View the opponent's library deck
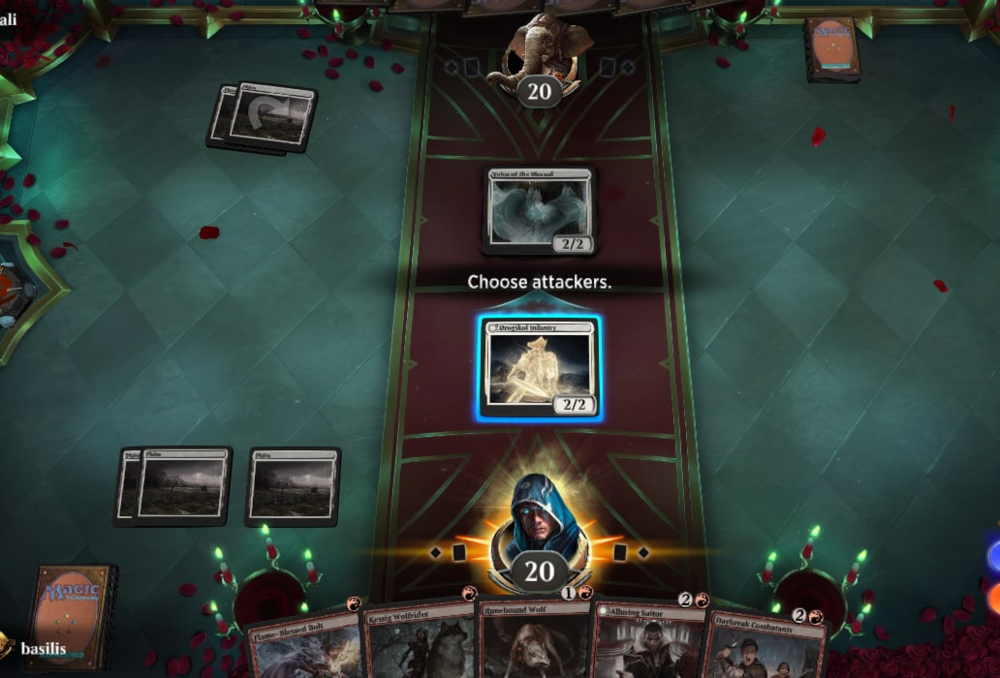The height and width of the screenshot is (678, 1000). tap(832, 48)
